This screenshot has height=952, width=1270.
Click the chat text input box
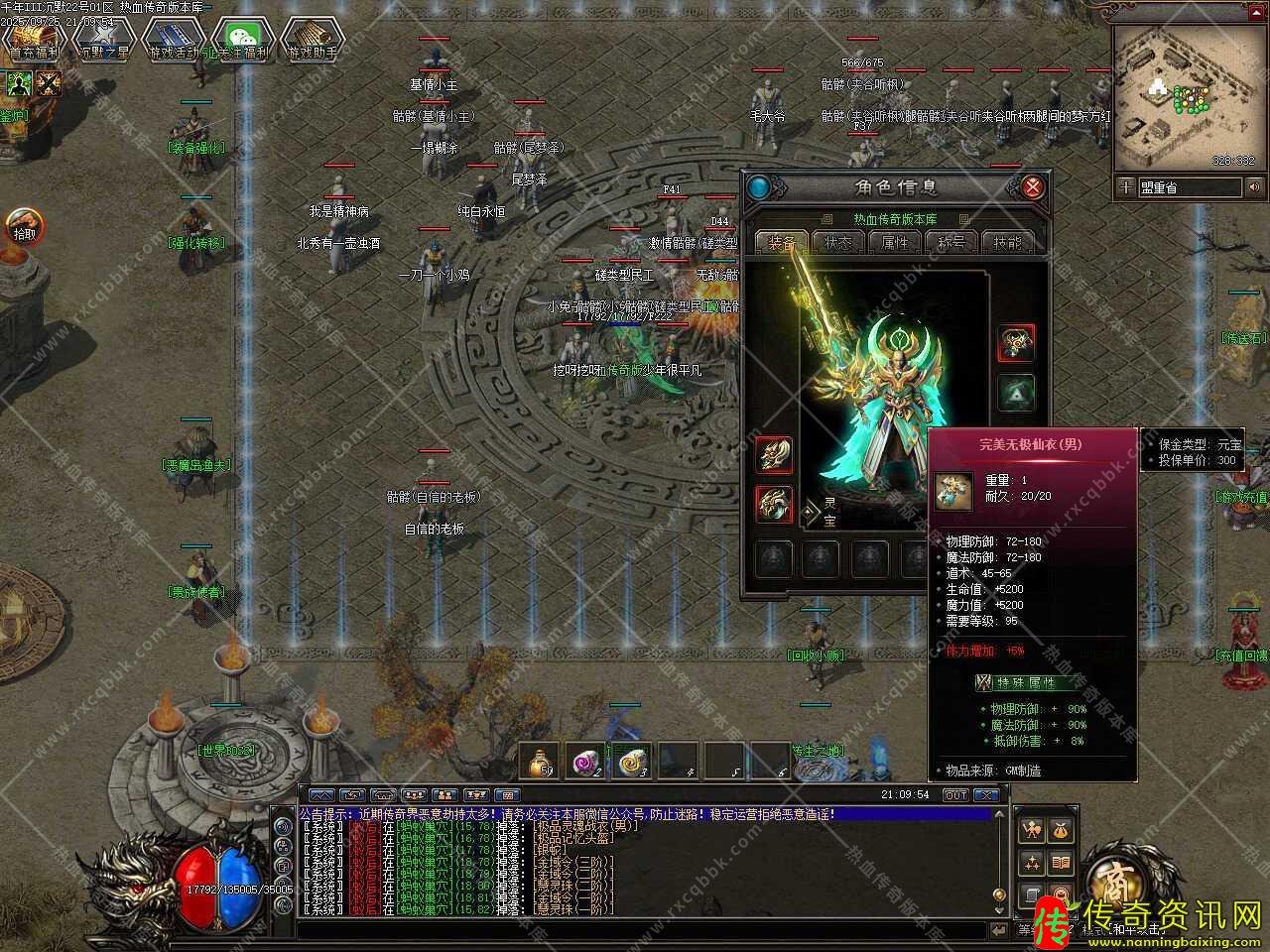pyautogui.click(x=645, y=929)
